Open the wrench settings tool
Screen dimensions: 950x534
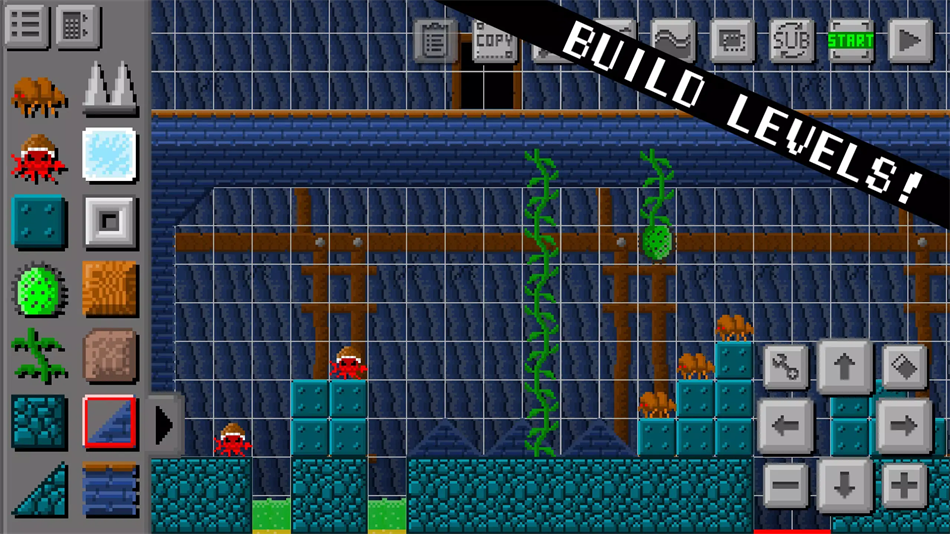coord(786,367)
